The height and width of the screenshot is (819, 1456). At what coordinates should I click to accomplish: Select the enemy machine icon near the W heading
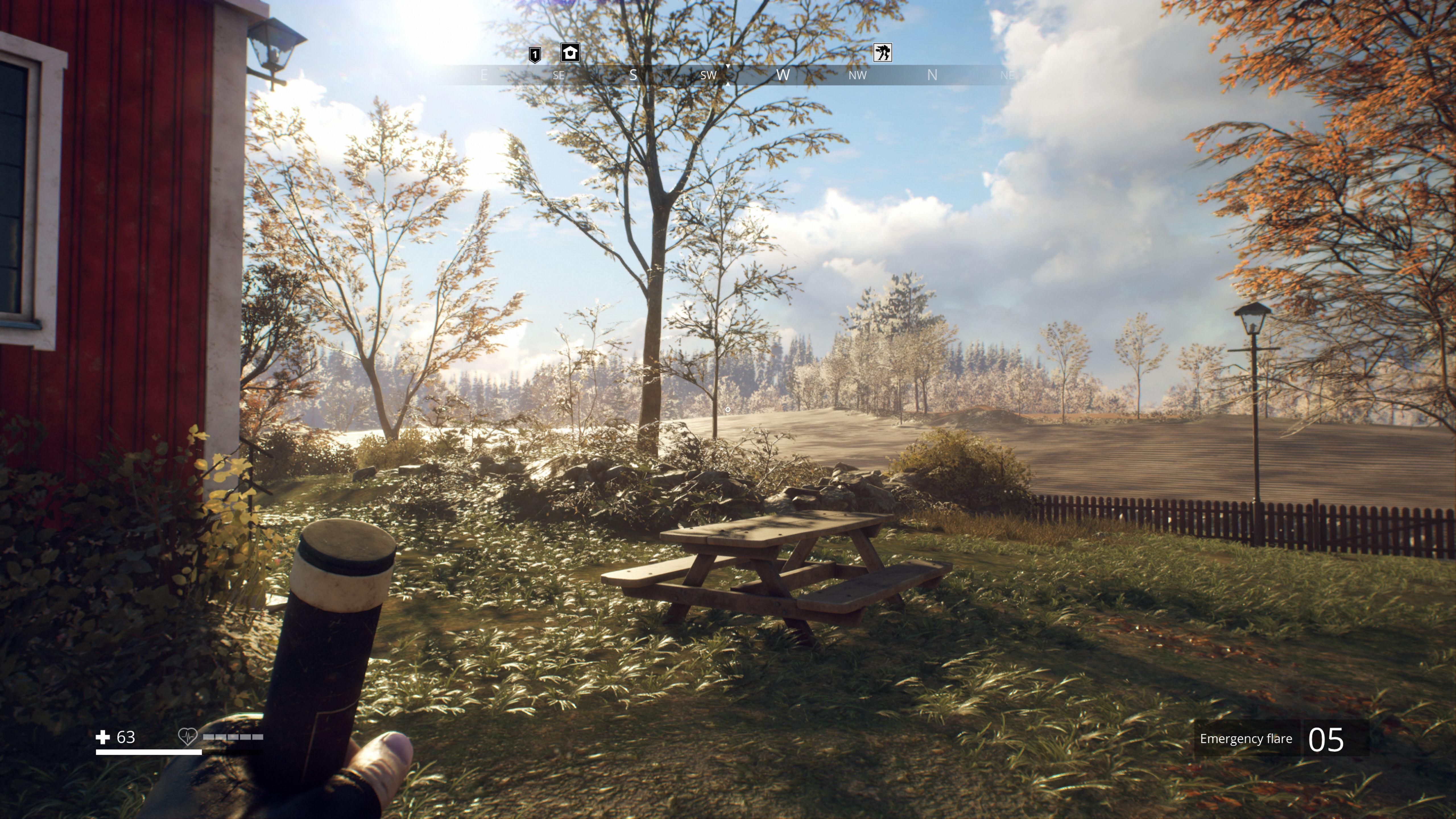tap(883, 53)
